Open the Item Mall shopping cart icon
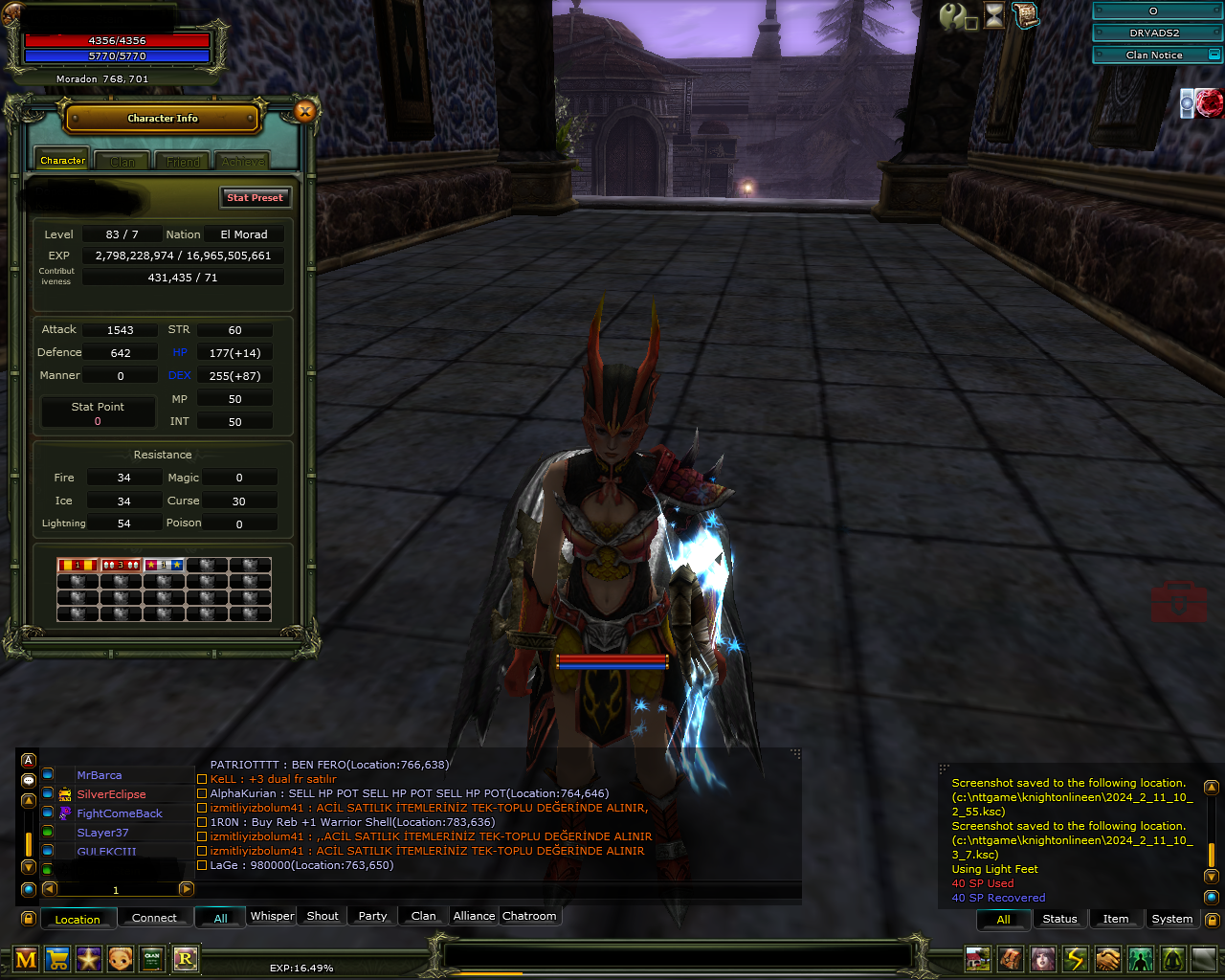This screenshot has width=1225, height=980. tap(56, 959)
